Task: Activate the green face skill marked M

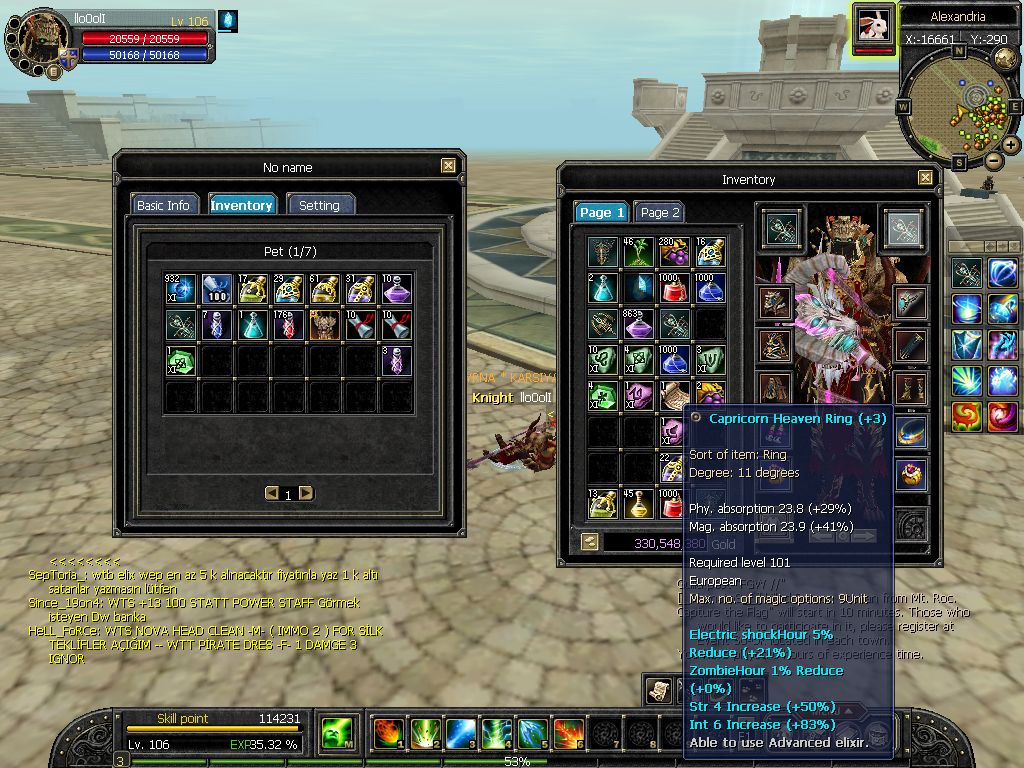Action: click(335, 734)
